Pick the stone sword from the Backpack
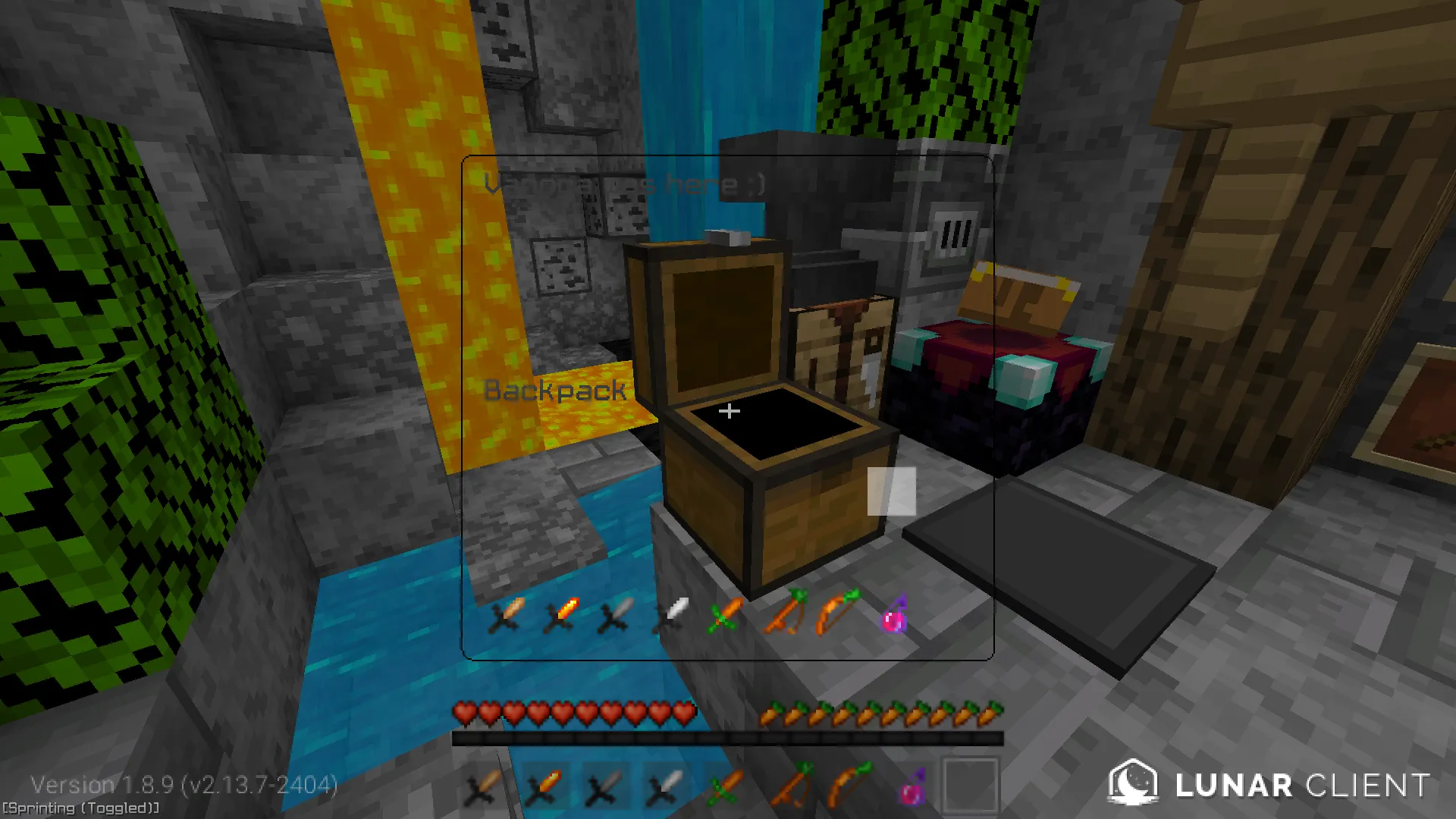Screen dimensions: 1456x819 coord(618,616)
